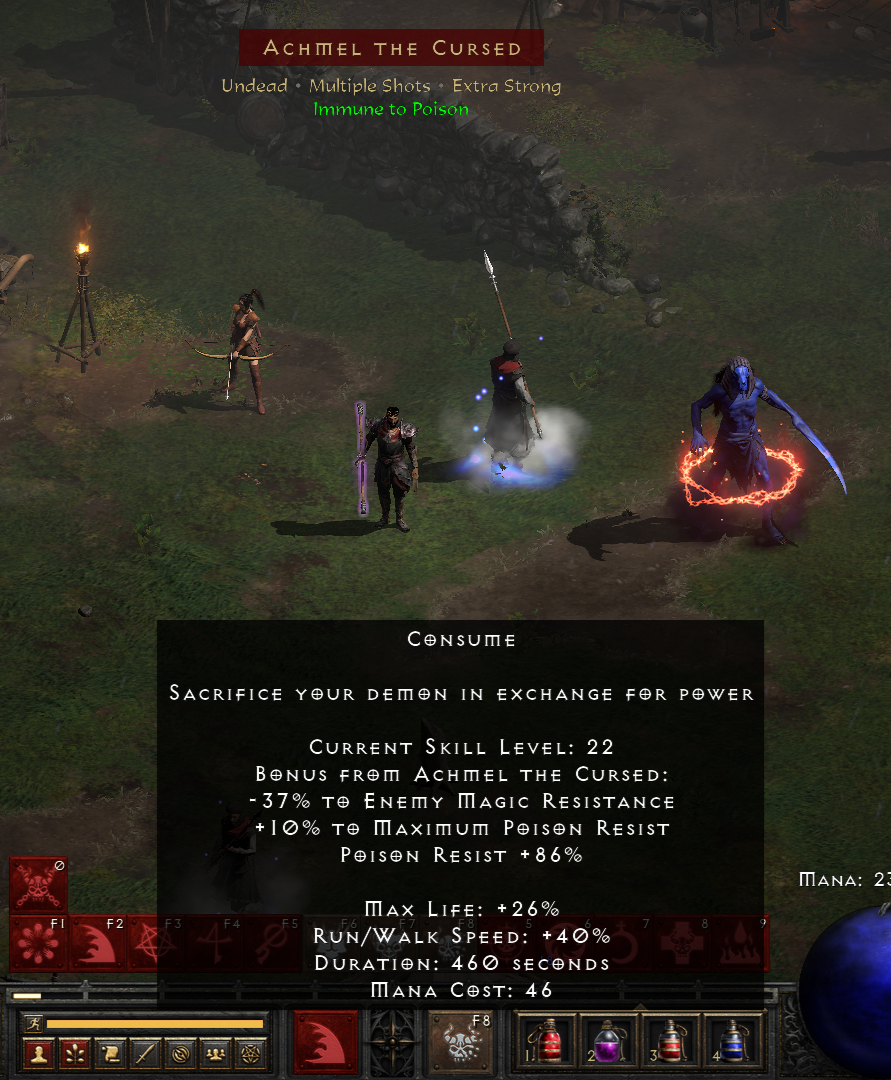891x1080 pixels.
Task: Open the right-click skull skill bound to F8
Action: point(460,1043)
